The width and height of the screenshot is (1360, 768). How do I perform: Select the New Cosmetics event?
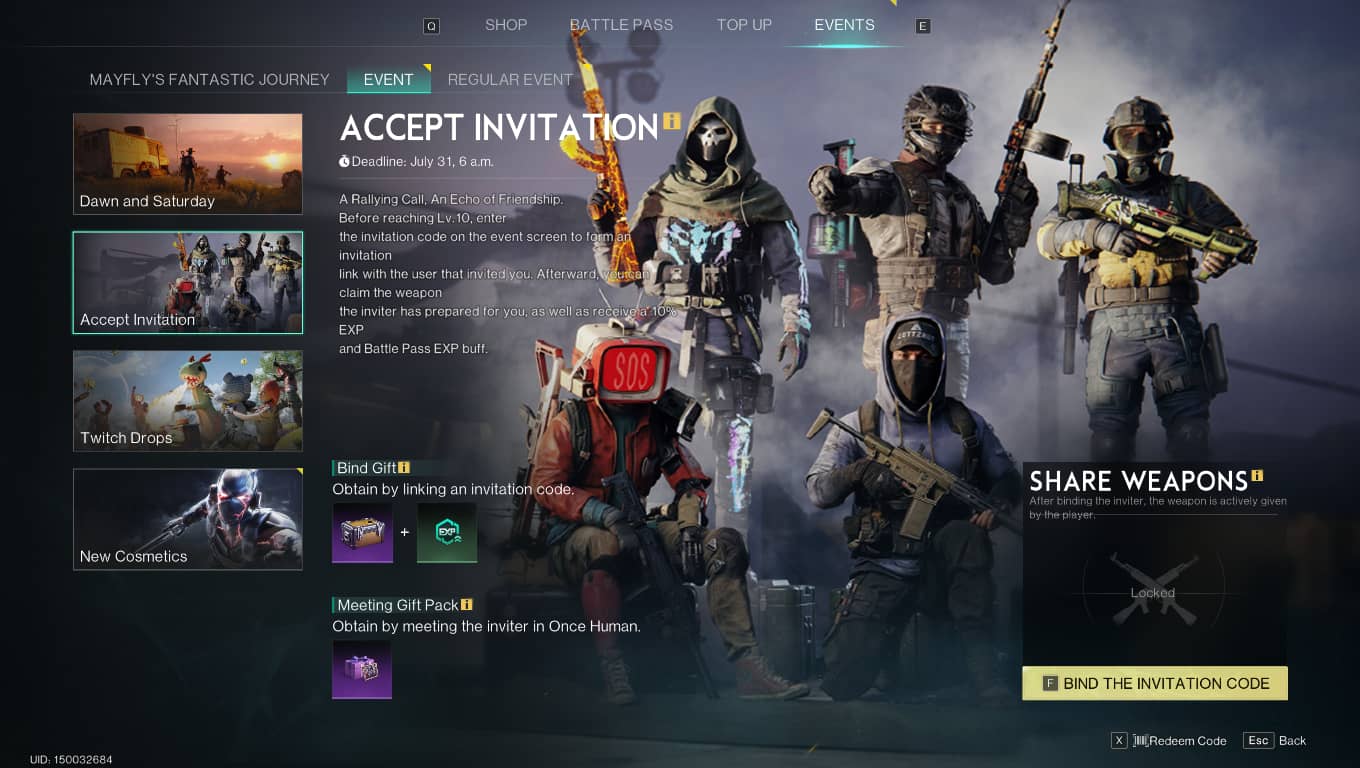[x=187, y=518]
